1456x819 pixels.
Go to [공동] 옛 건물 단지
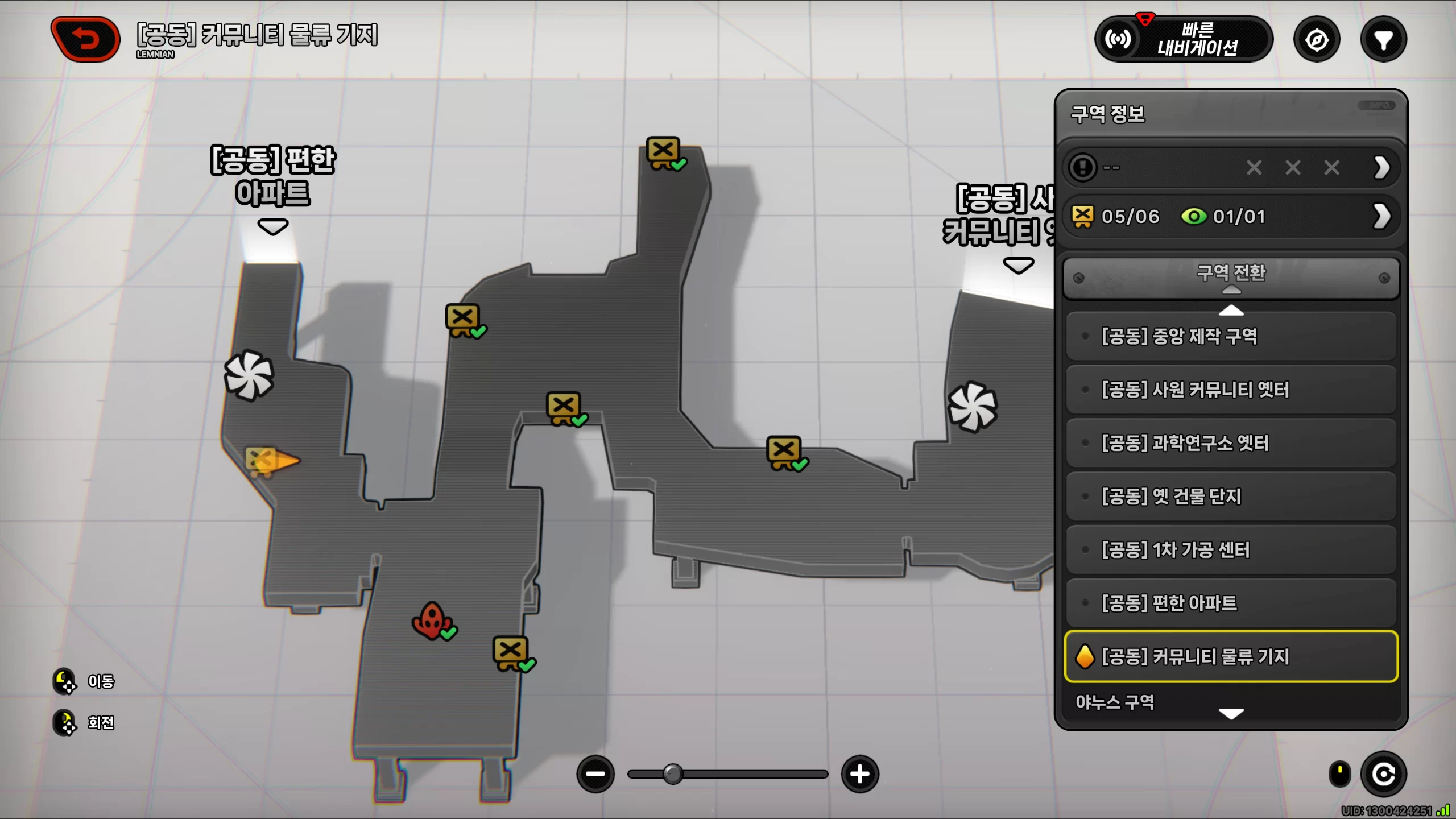point(1231,497)
